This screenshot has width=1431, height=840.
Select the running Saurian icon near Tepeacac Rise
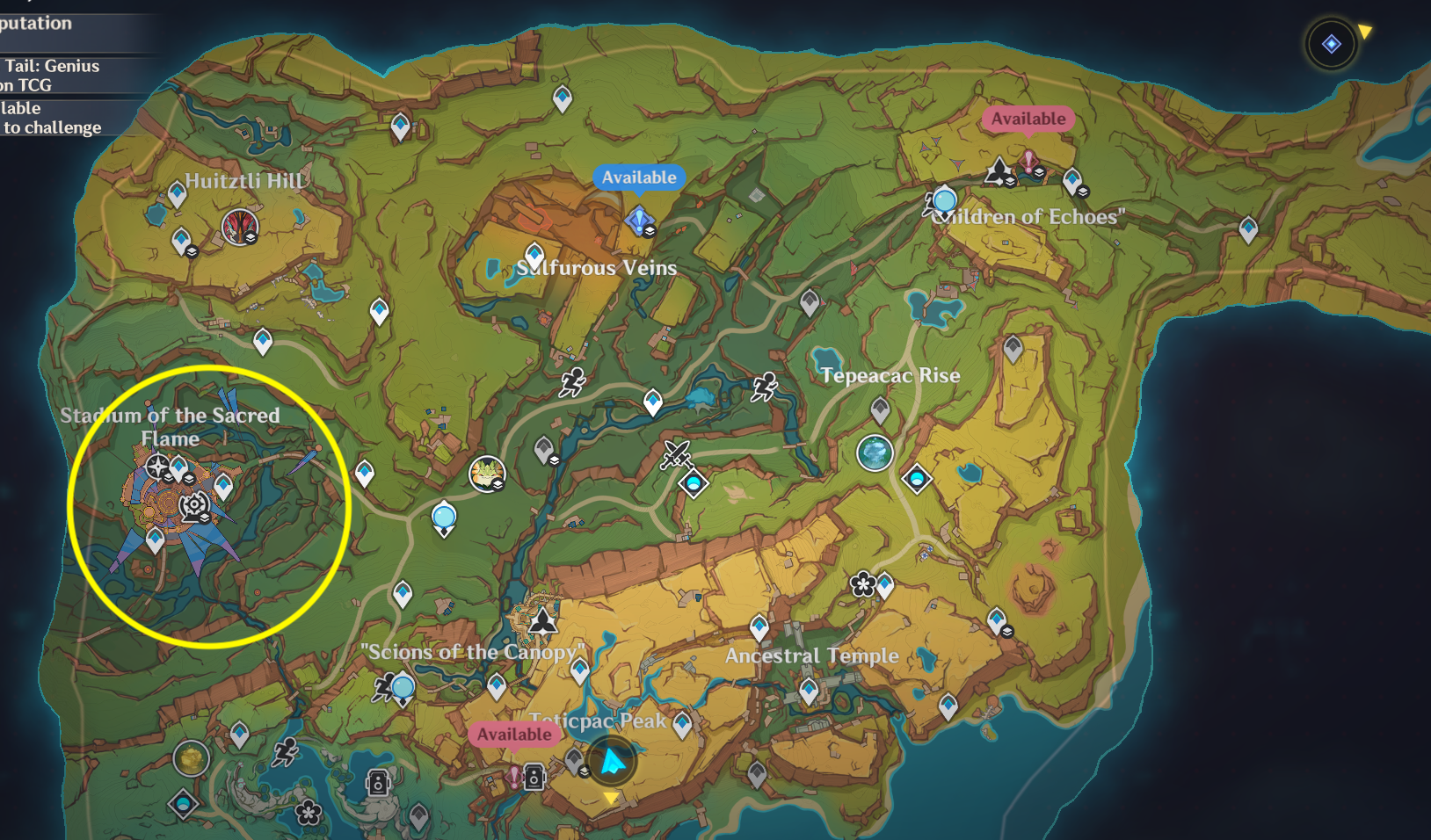(x=763, y=385)
